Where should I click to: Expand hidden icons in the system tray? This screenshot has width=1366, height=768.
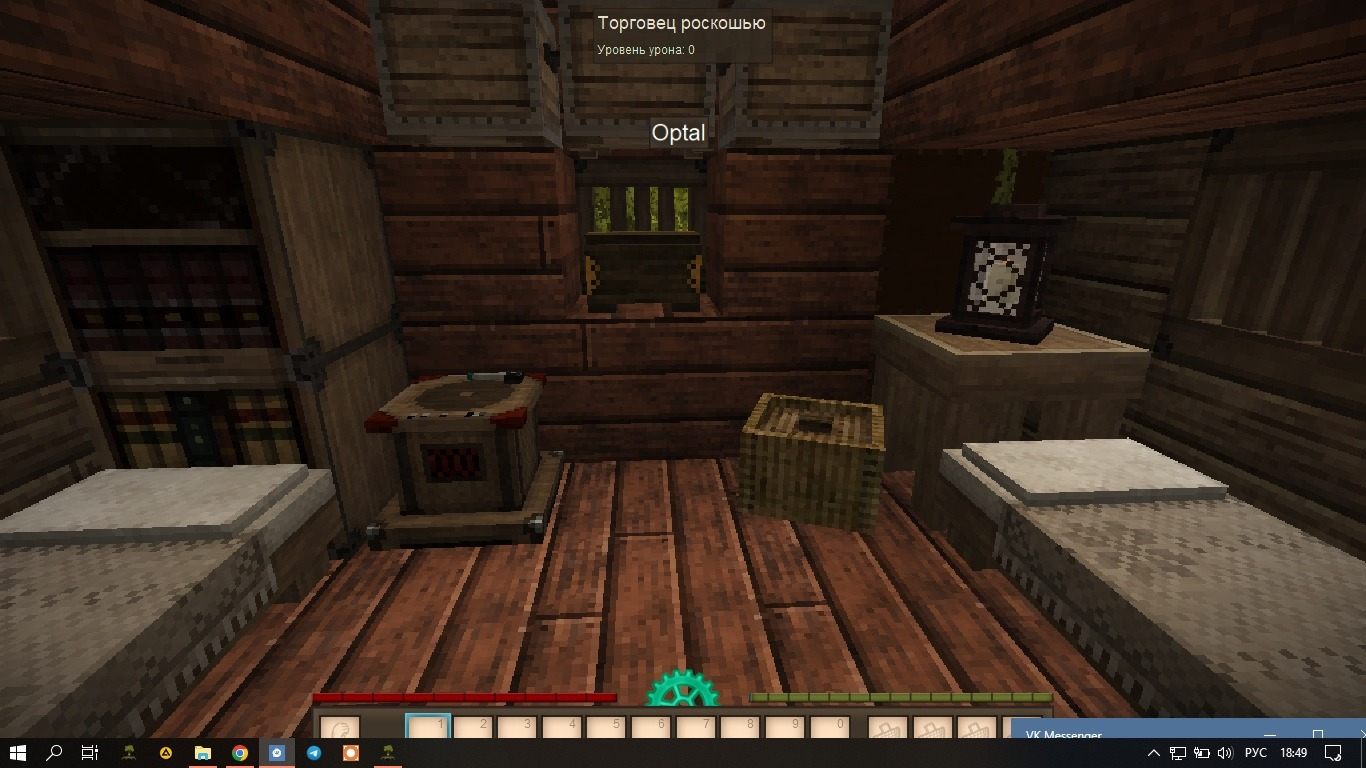[x=1154, y=753]
